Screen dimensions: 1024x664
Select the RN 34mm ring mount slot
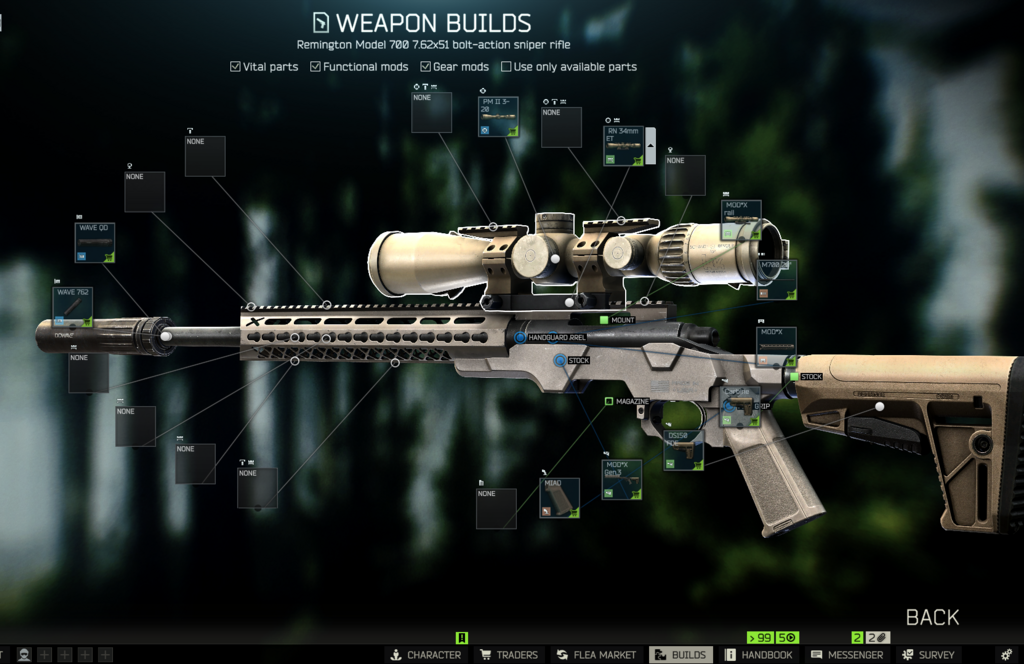(x=623, y=146)
